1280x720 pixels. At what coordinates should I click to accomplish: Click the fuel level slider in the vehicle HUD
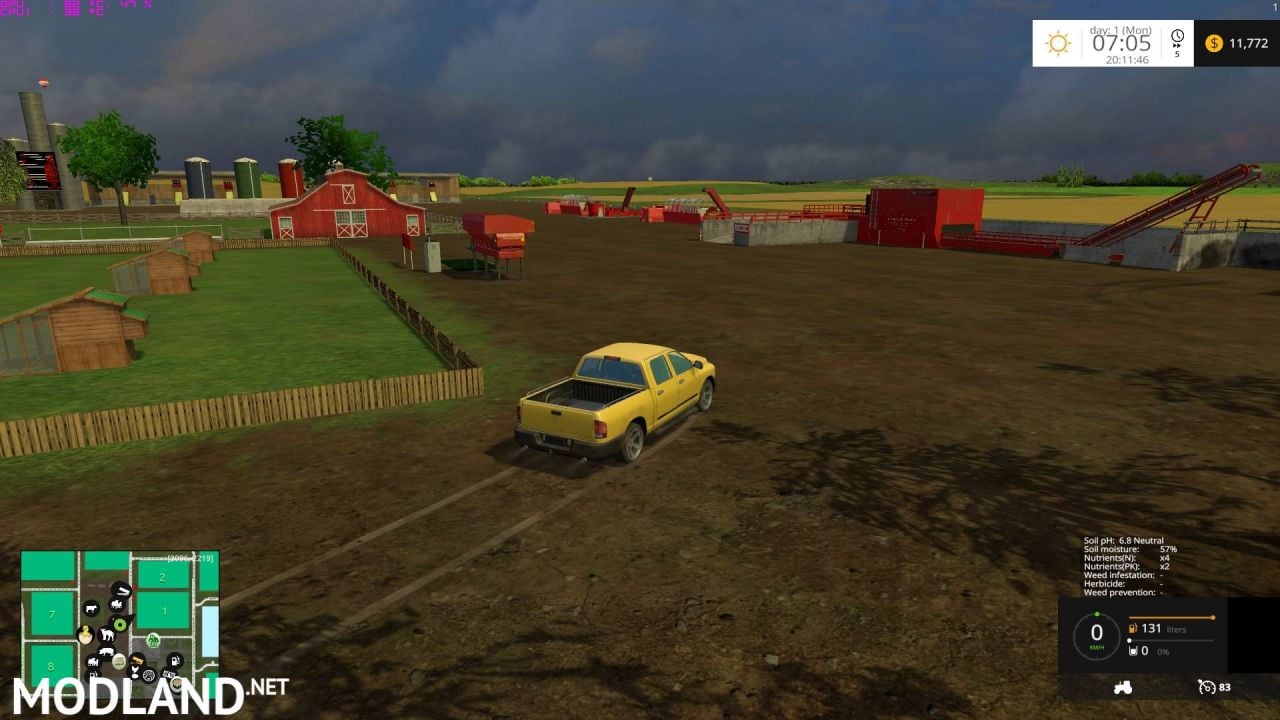click(x=1171, y=617)
